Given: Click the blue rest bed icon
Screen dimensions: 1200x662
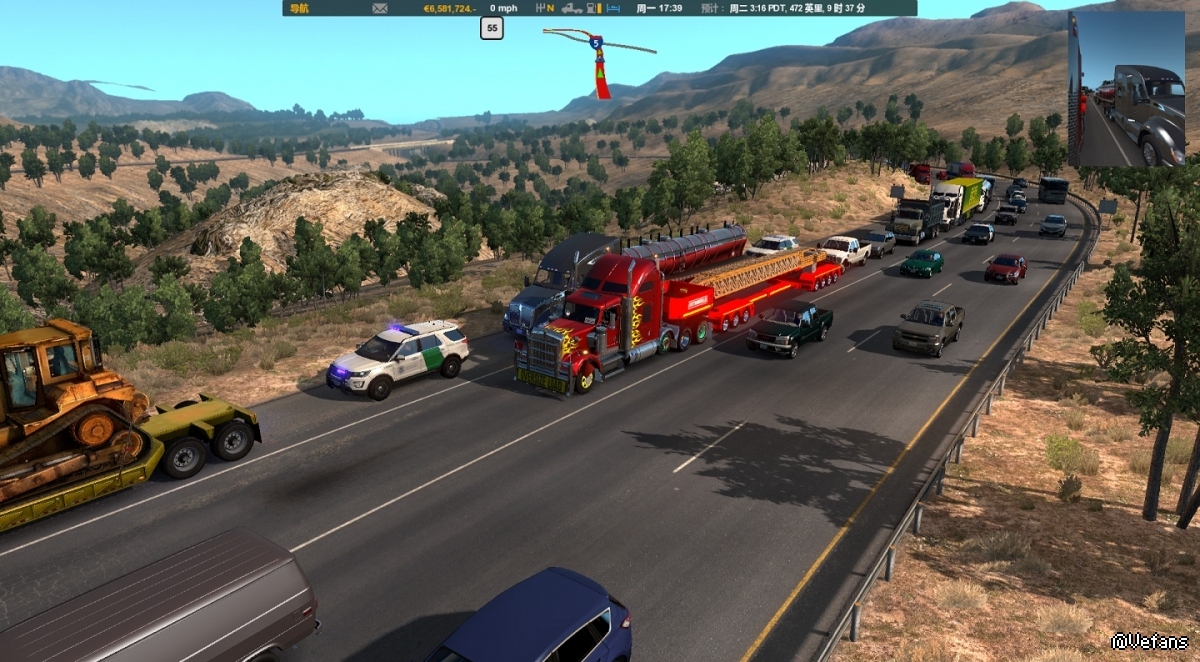Looking at the screenshot, I should coord(613,8).
